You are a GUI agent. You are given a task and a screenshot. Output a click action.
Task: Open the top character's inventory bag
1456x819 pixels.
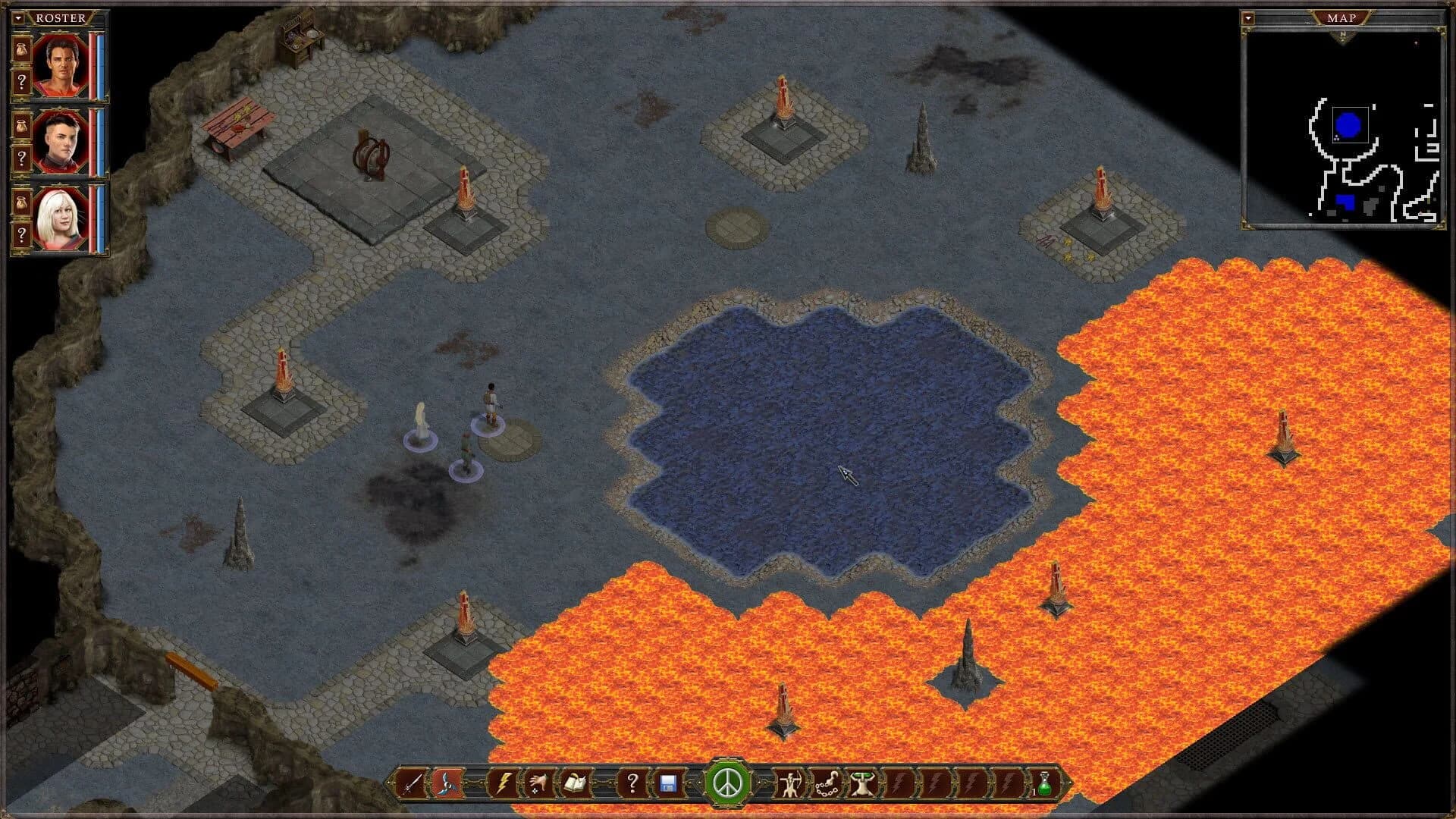(x=22, y=52)
